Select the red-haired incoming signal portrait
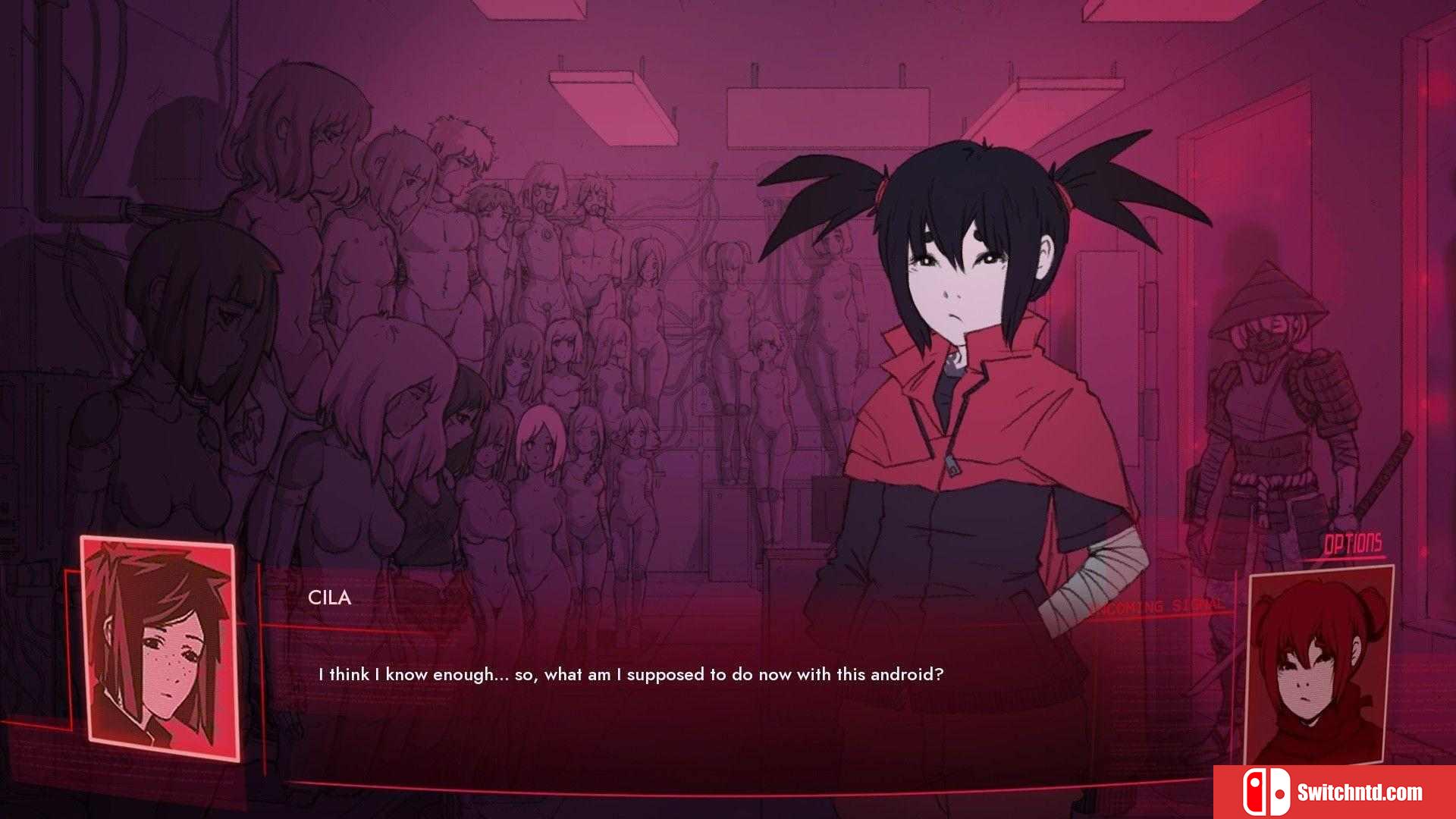1456x819 pixels. click(x=1318, y=666)
